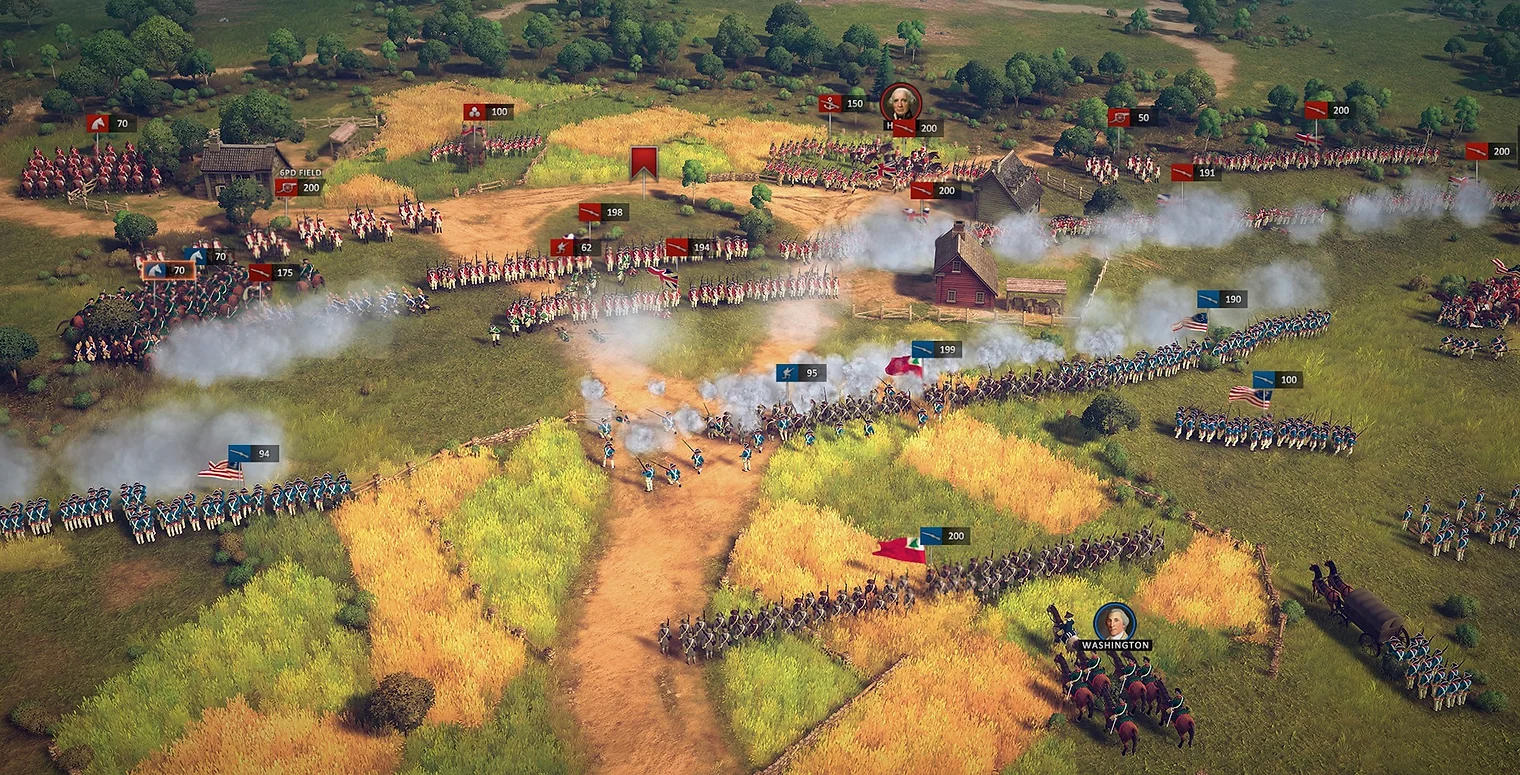Open Washington's commander portrait
Screen dimensions: 1520x775
pos(1117,623)
